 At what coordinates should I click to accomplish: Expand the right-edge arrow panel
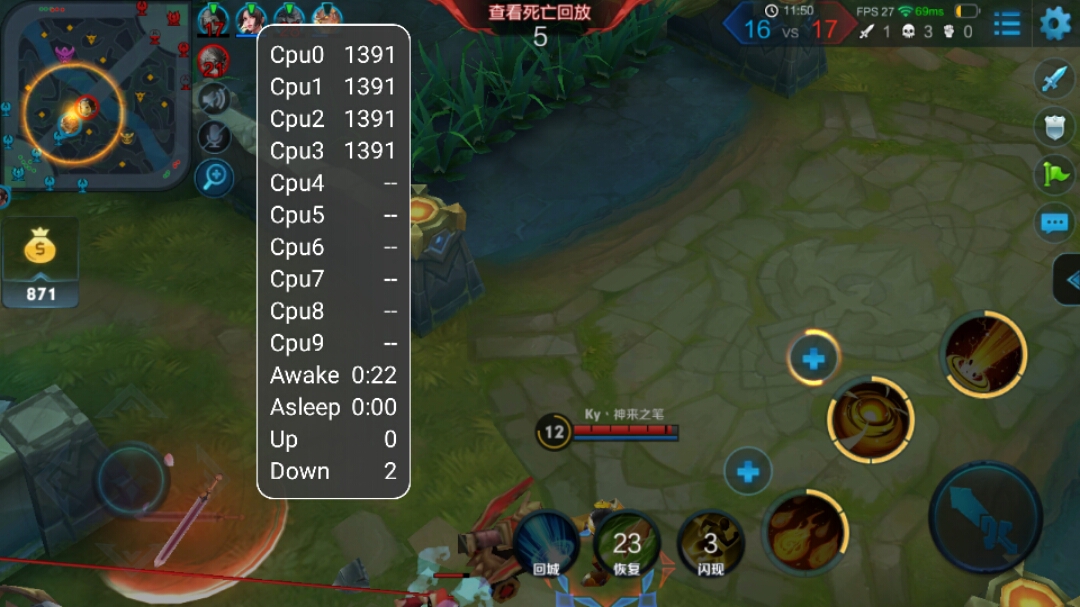1069,280
